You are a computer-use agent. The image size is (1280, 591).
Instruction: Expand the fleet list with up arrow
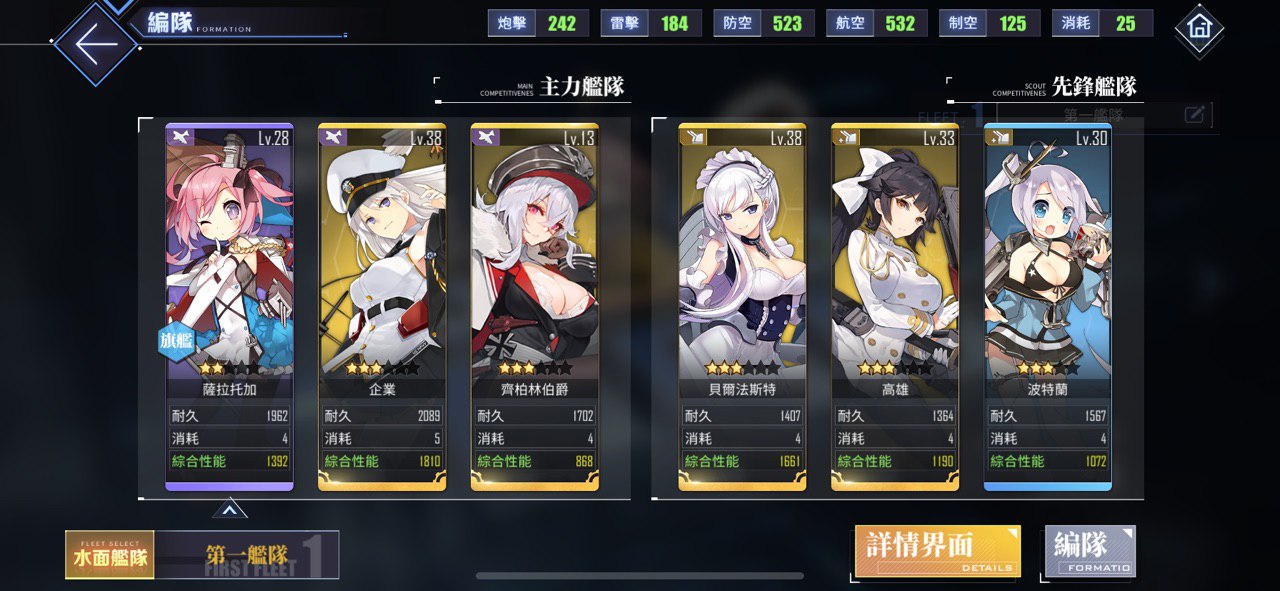point(229,511)
